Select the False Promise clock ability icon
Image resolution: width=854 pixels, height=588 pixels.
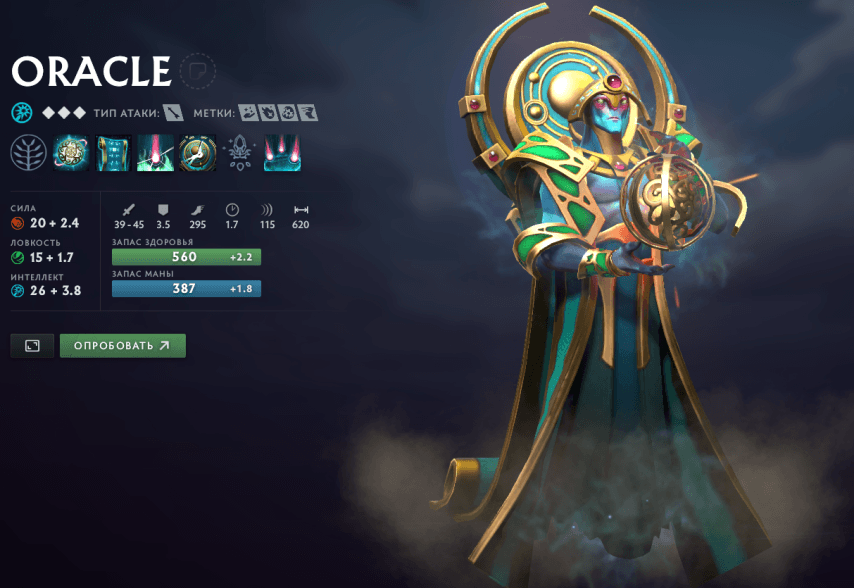[197, 153]
